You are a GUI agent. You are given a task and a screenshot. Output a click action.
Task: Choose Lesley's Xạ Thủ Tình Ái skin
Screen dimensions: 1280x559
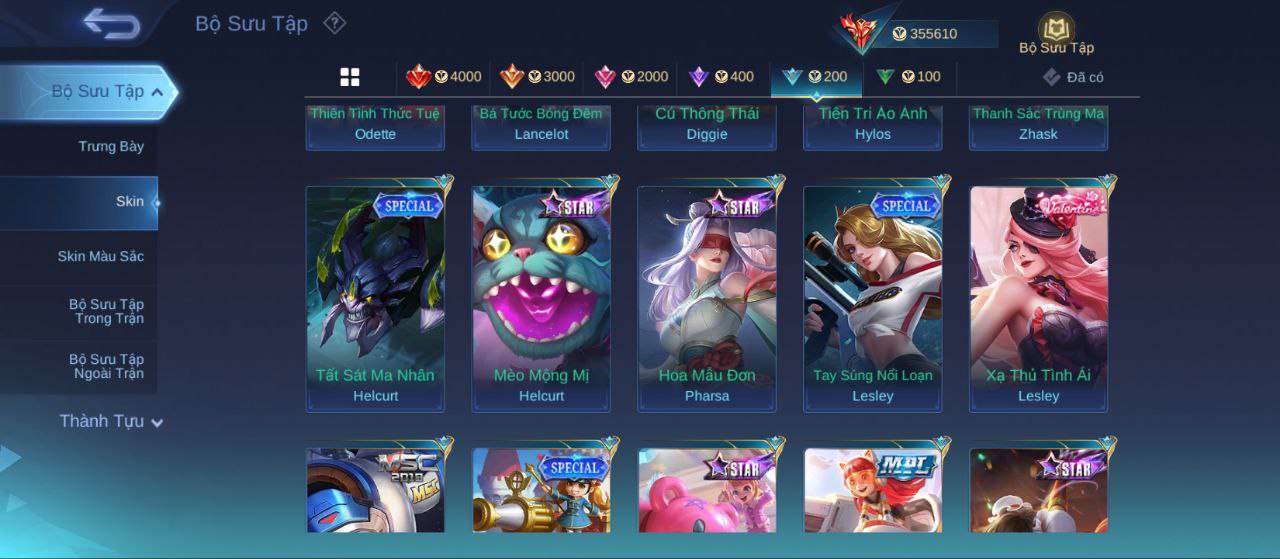click(x=1039, y=298)
